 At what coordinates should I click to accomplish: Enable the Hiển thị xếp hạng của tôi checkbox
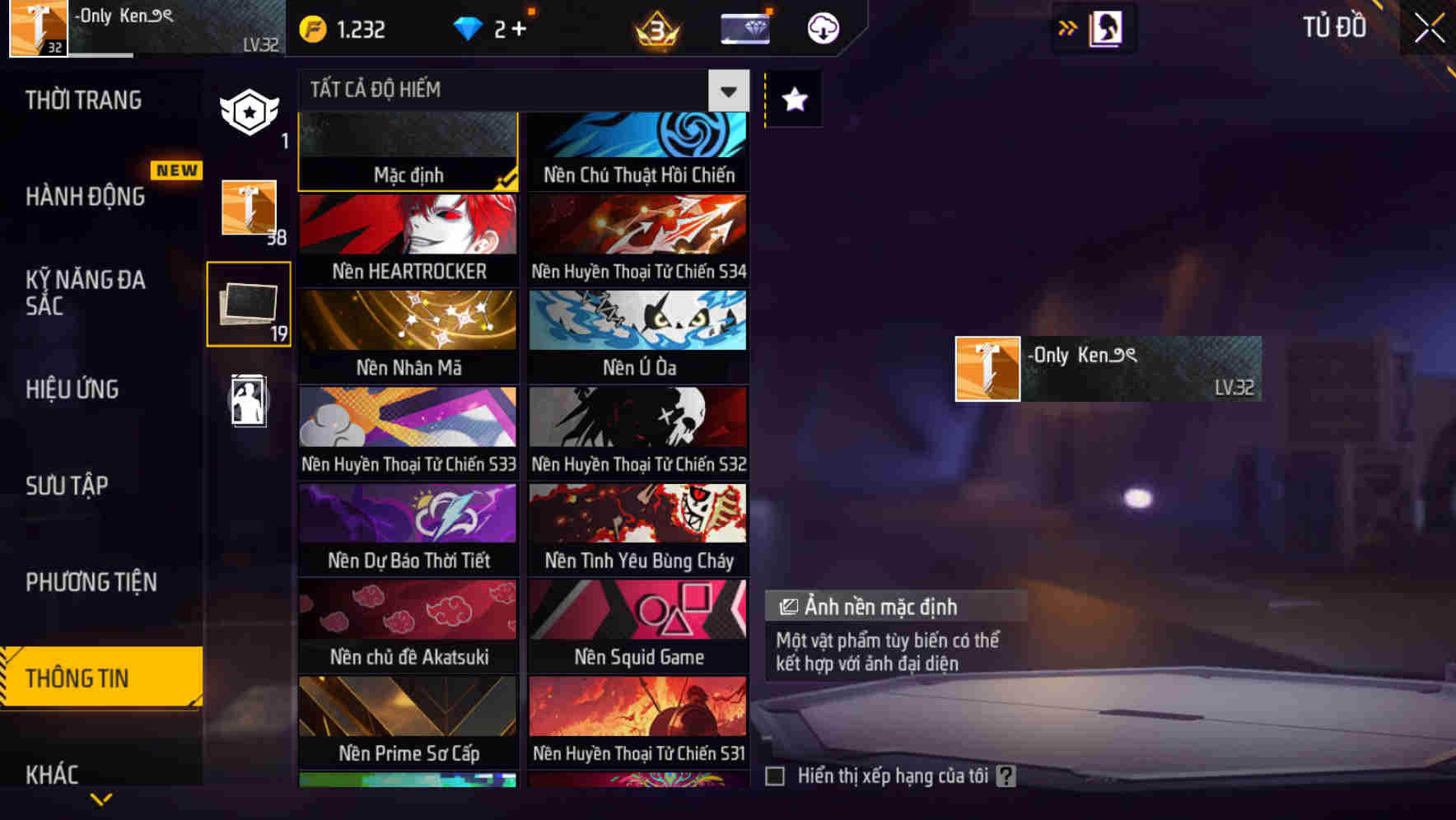(775, 775)
